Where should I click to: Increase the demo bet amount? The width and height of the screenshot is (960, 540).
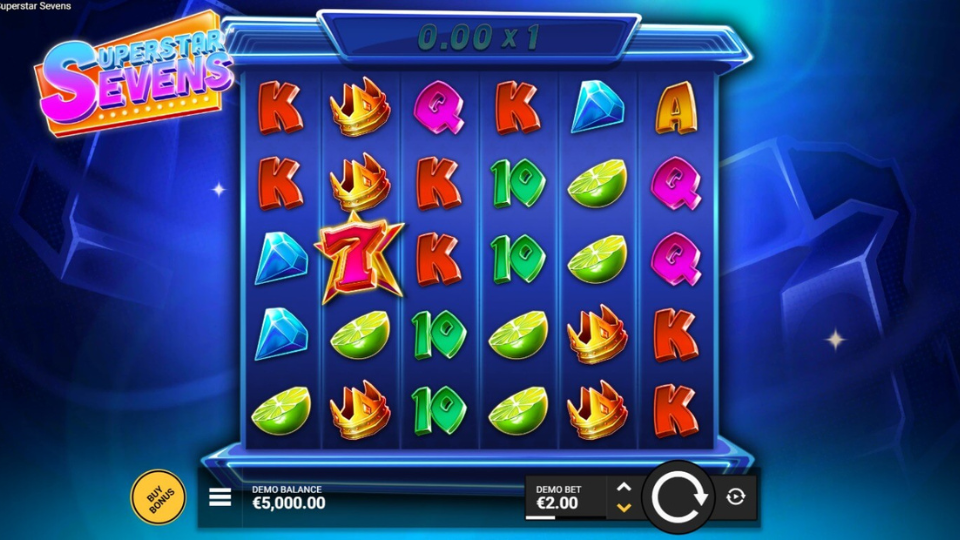coord(624,487)
